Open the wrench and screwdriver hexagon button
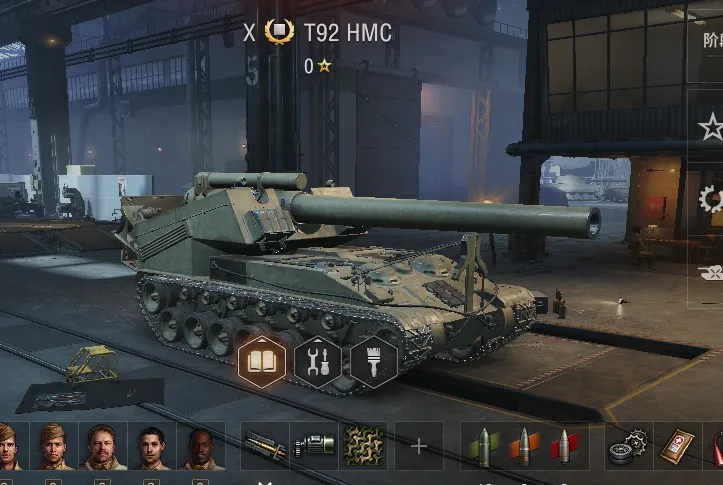The width and height of the screenshot is (723, 485). pyautogui.click(x=318, y=361)
